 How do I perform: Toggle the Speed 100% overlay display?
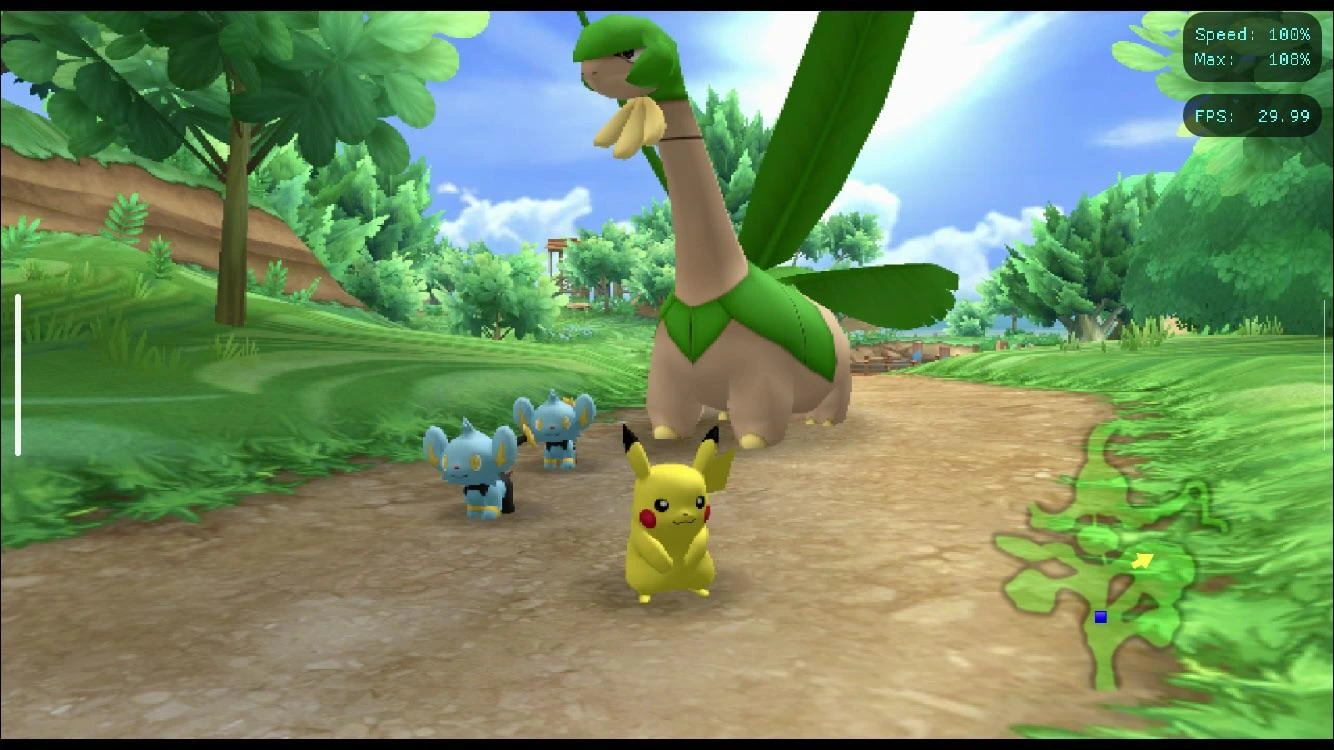pos(1253,33)
